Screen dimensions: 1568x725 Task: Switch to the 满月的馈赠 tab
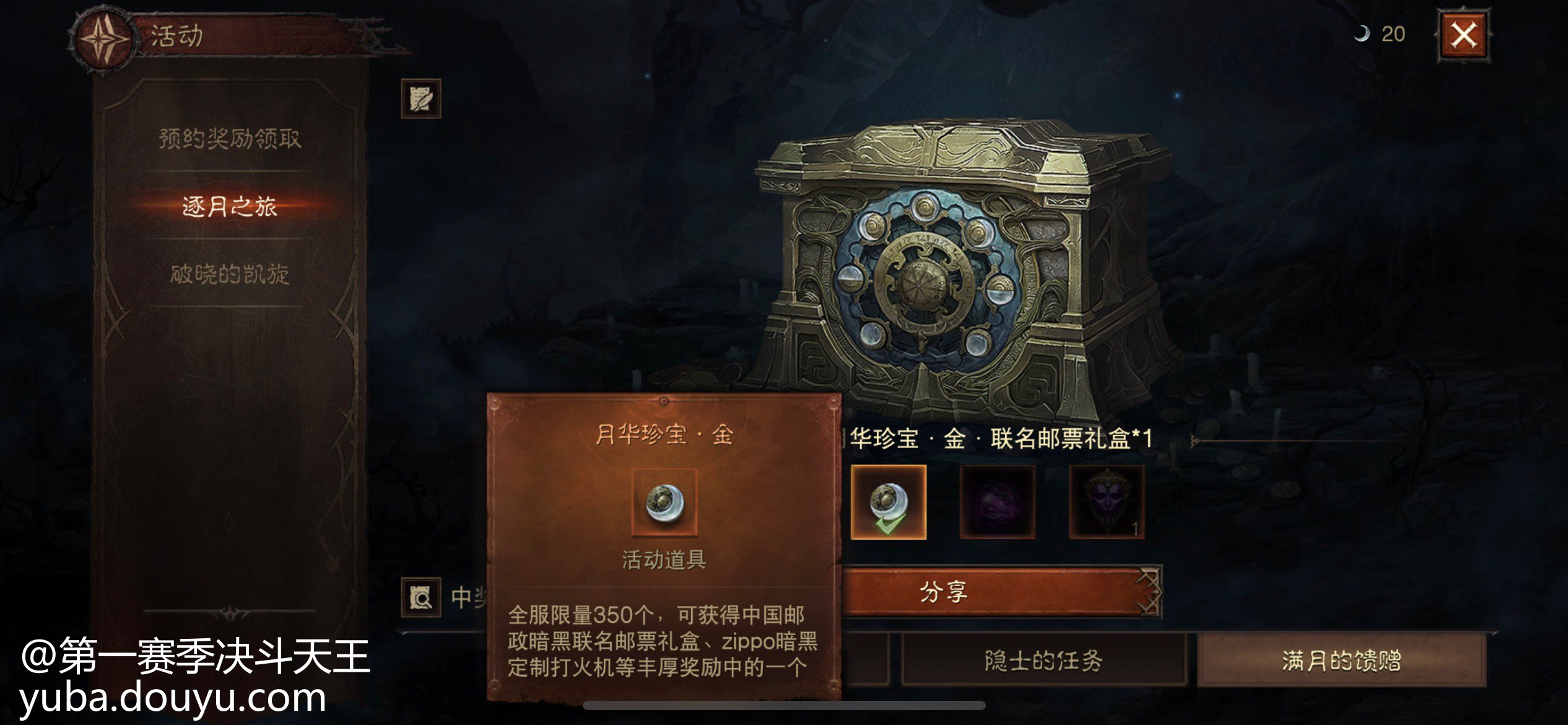[1341, 661]
